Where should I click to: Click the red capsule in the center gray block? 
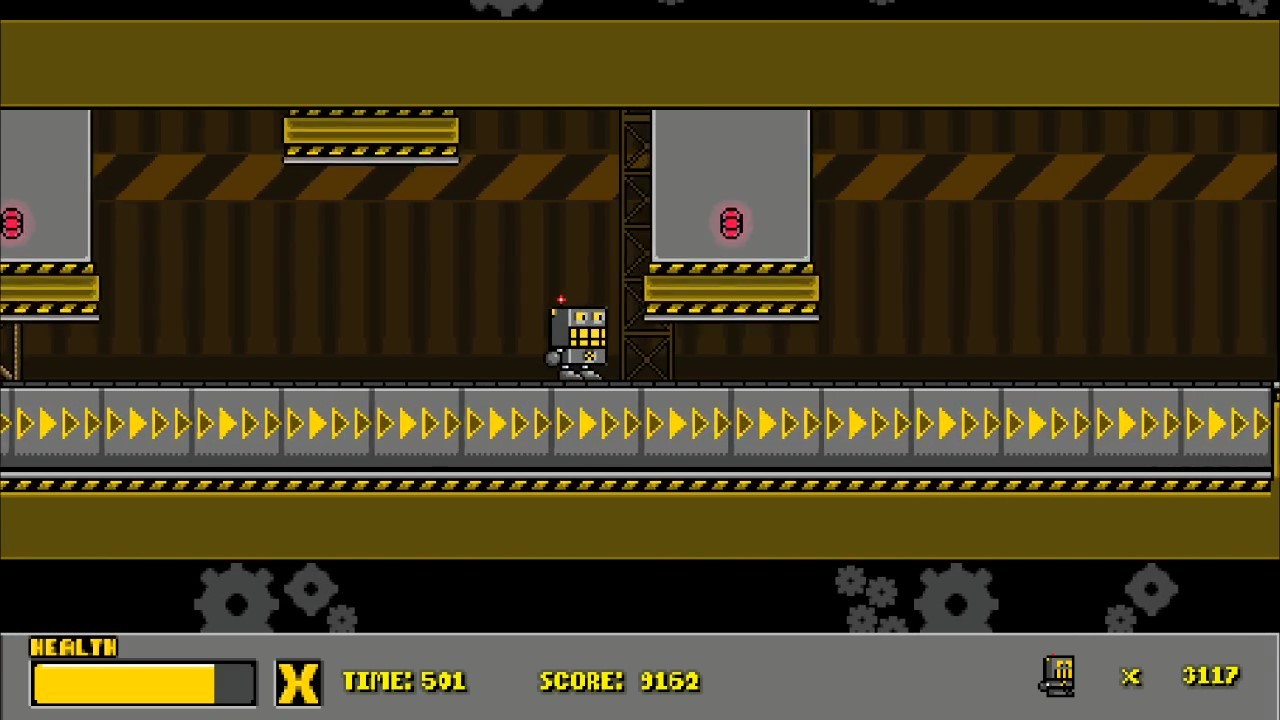click(731, 223)
